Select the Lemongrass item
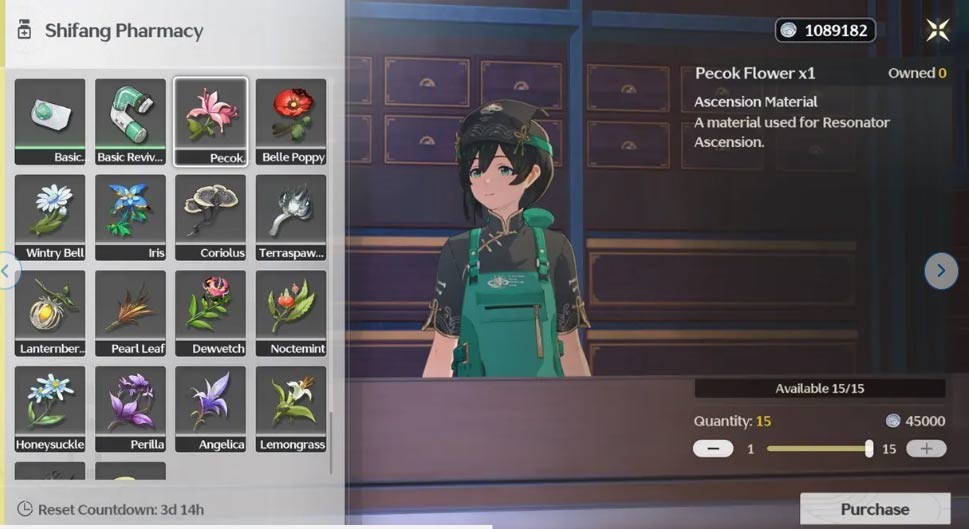Screen dimensions: 969x529 pos(291,408)
